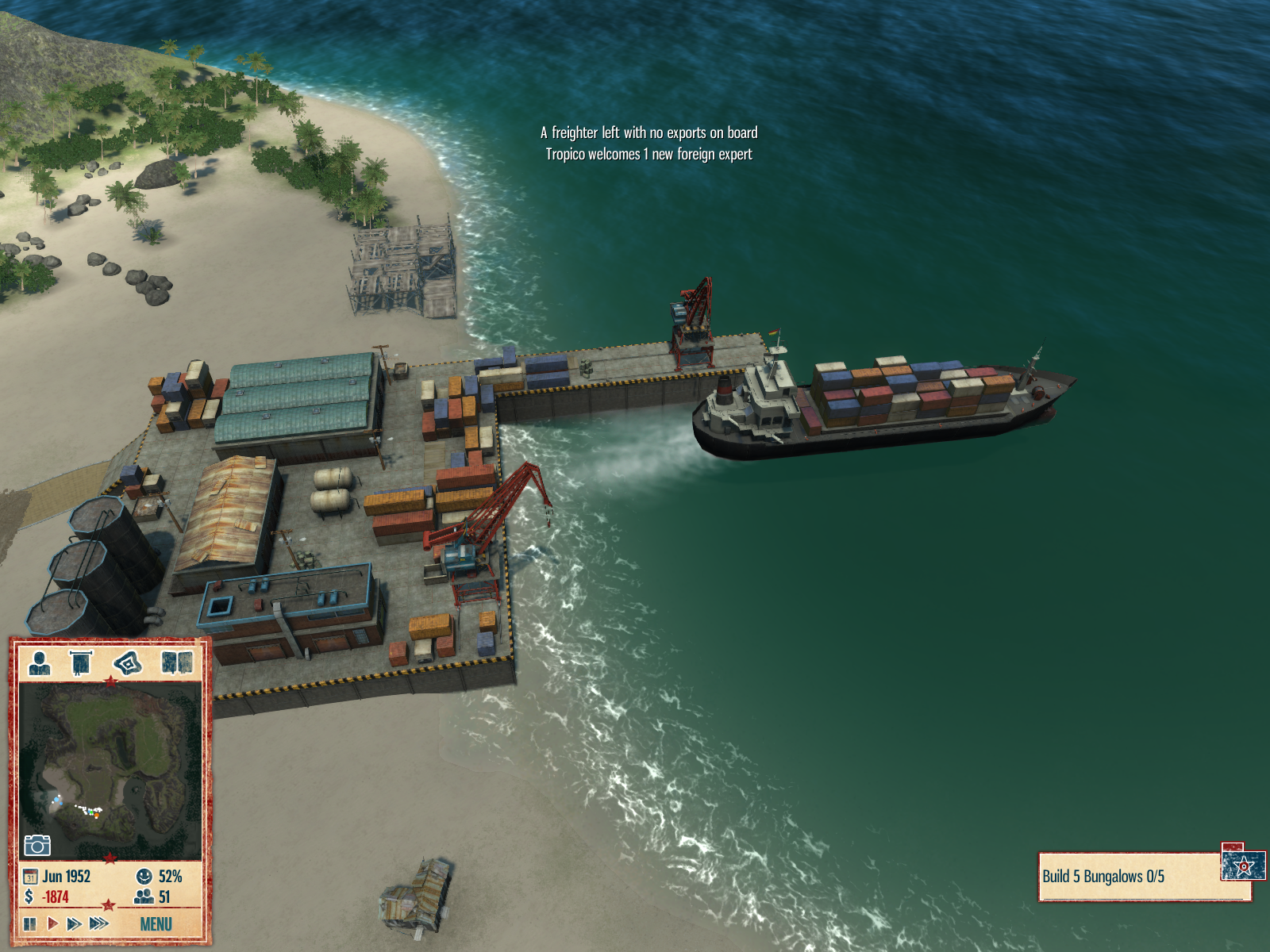Image resolution: width=1270 pixels, height=952 pixels.
Task: Open the MENU
Action: coord(156,924)
